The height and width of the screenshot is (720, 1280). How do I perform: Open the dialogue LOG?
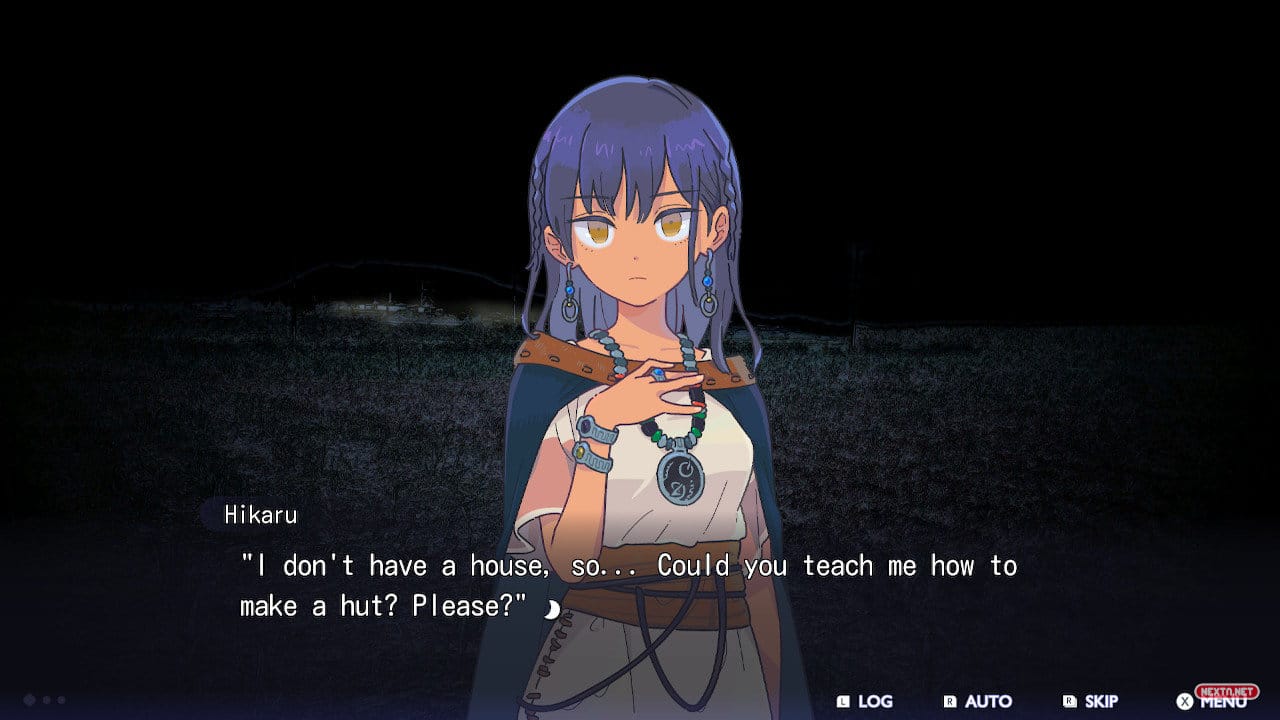pos(866,701)
